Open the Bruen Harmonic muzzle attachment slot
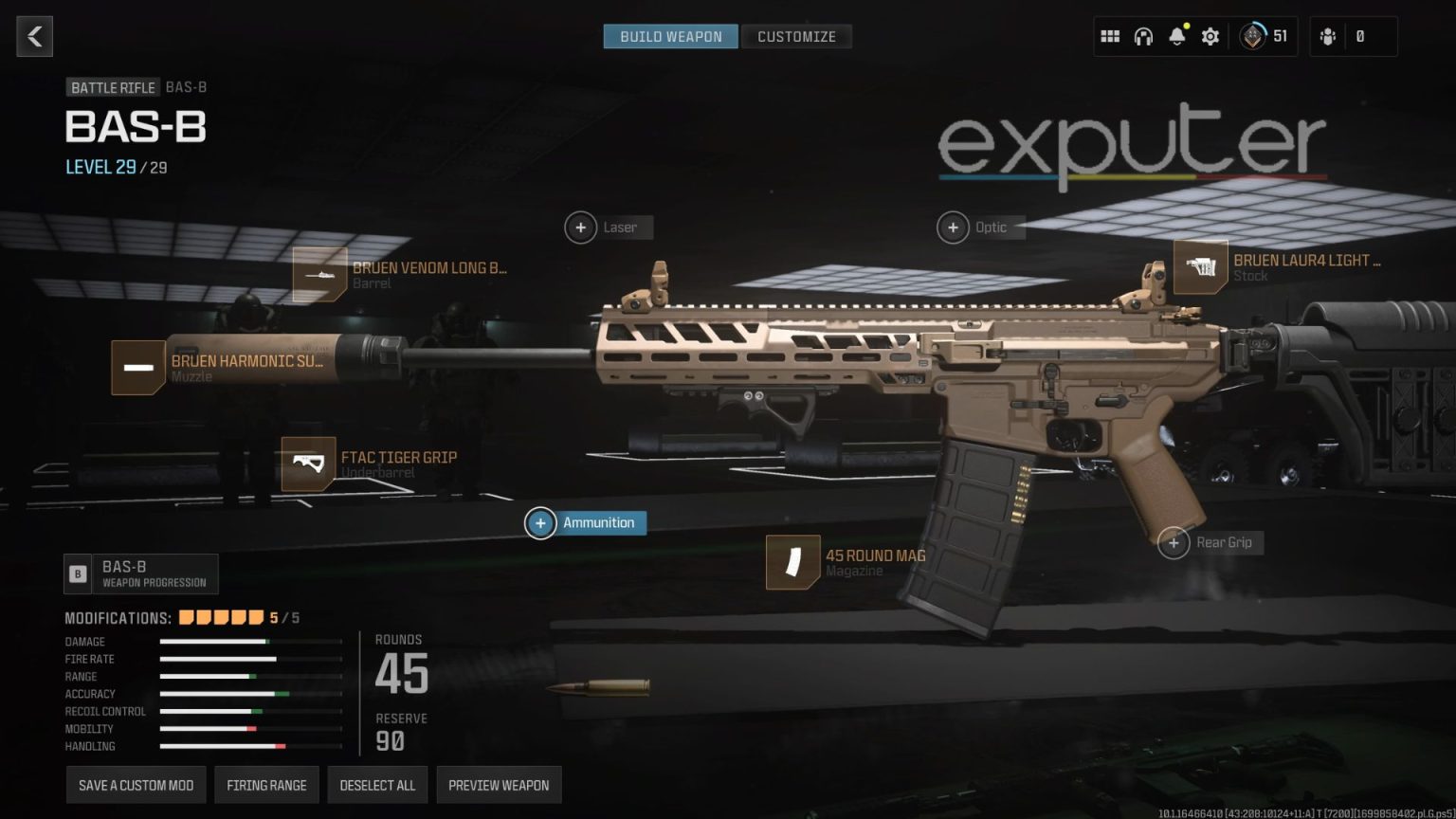 point(136,368)
